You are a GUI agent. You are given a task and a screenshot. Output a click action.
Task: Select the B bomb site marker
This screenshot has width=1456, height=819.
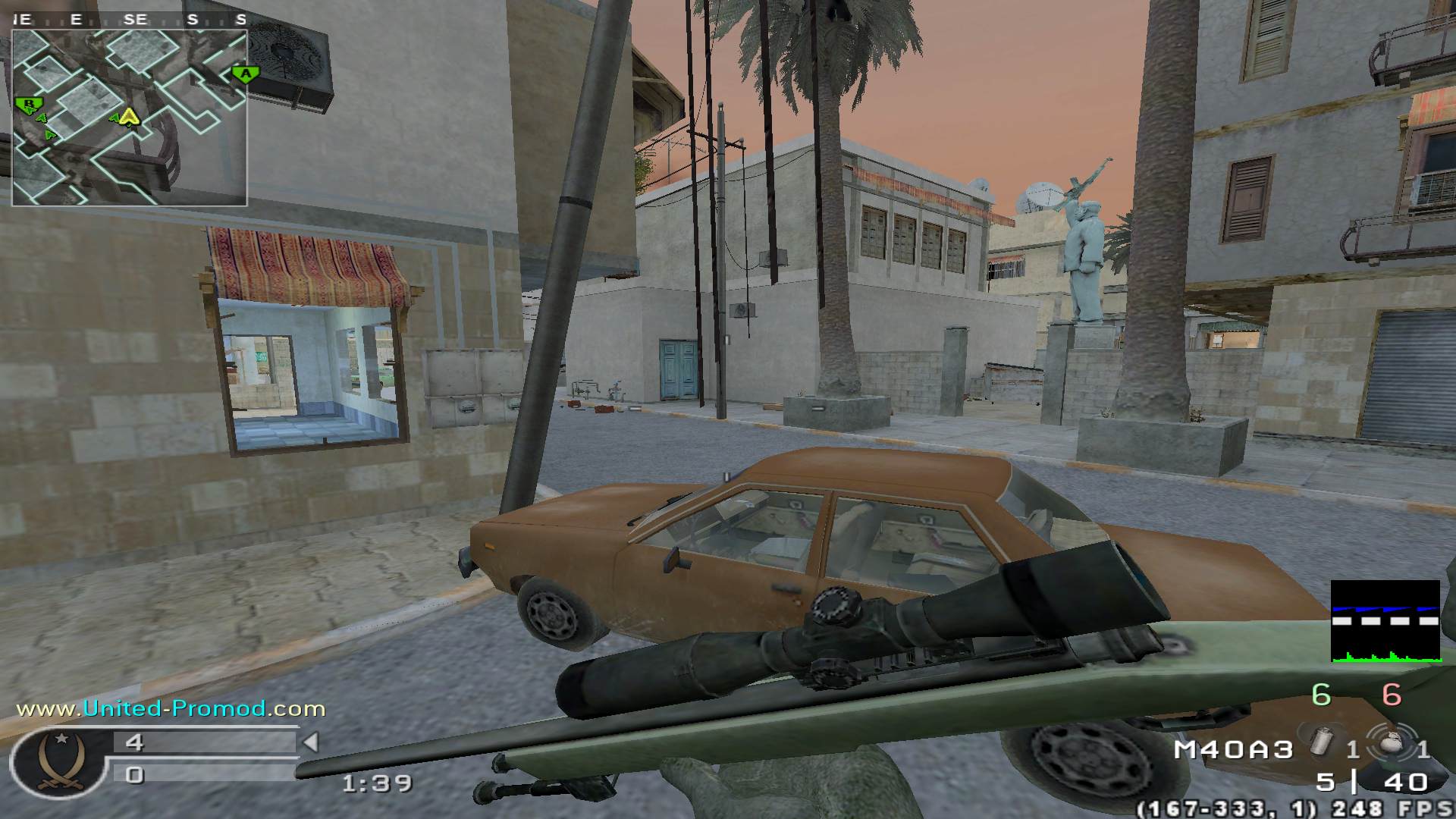point(29,104)
